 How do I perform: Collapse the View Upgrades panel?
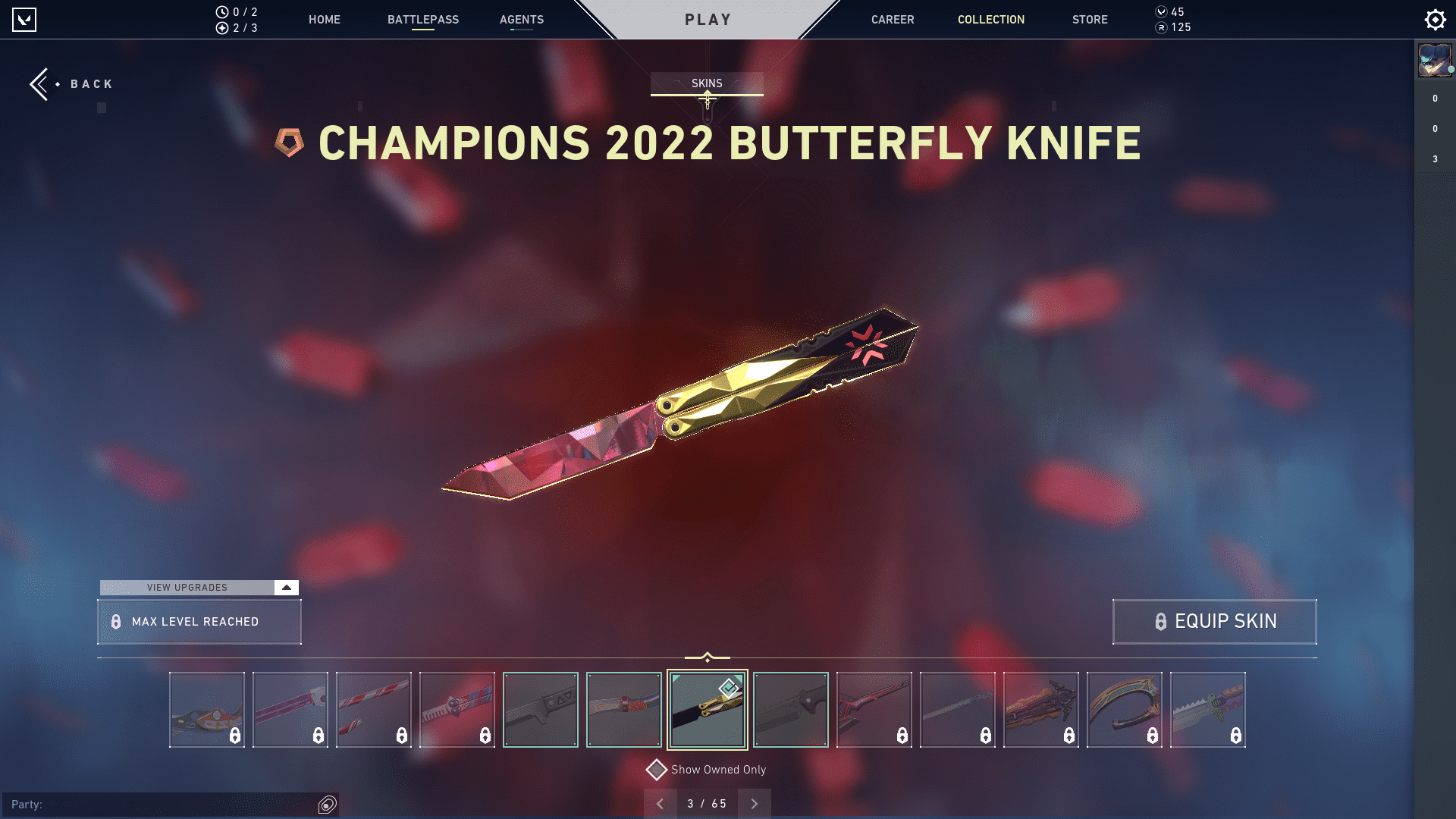tap(286, 587)
